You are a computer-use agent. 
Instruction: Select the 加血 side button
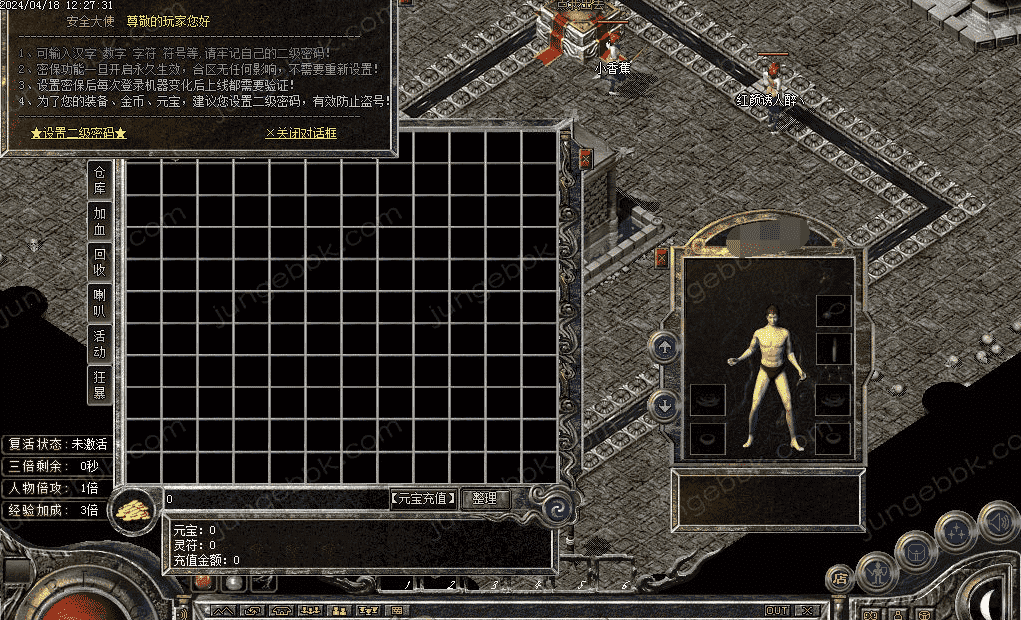[100, 221]
